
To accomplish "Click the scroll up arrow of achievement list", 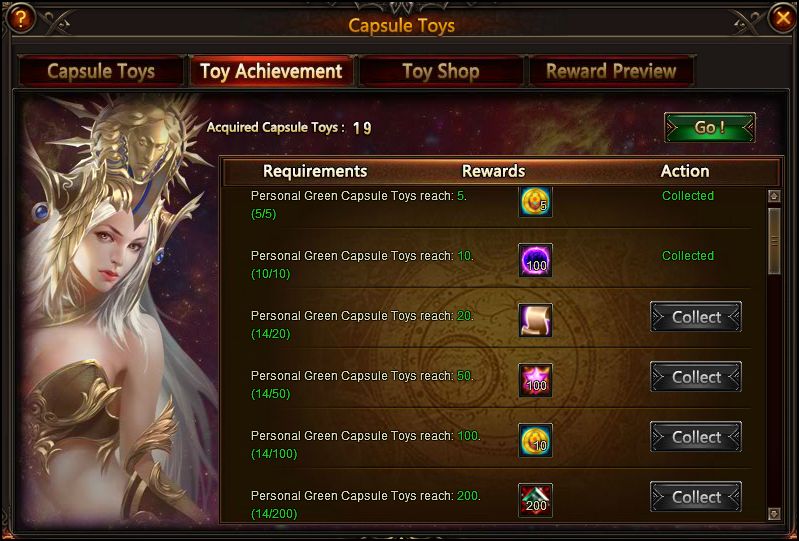I will click(x=773, y=197).
